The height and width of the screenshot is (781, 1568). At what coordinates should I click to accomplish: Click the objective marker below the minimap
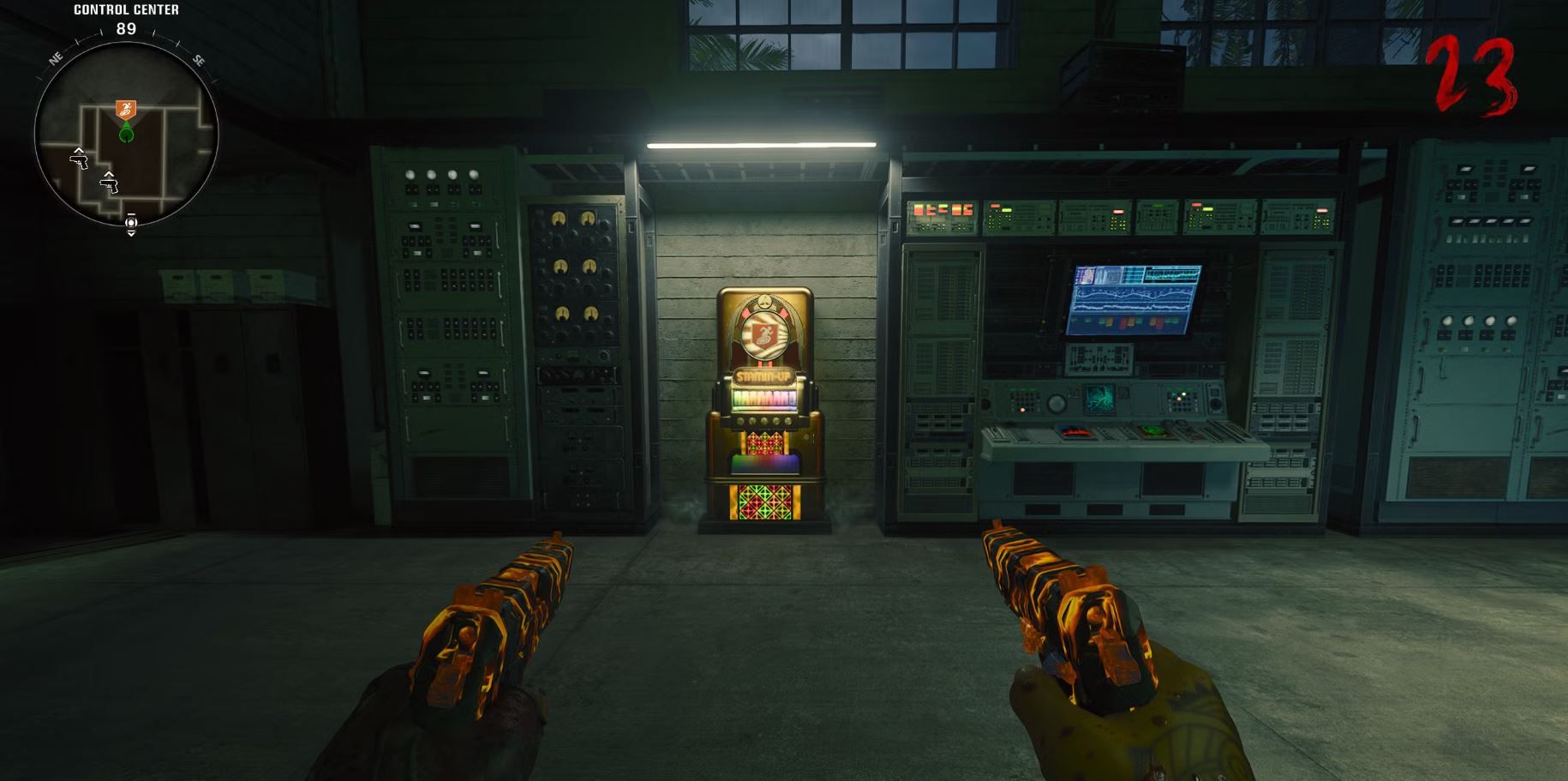pos(131,224)
